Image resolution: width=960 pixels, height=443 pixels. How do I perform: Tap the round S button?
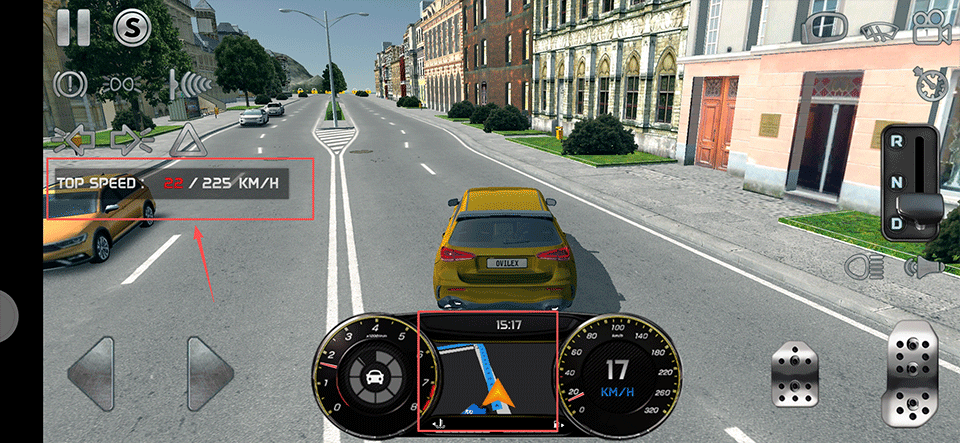[131, 28]
